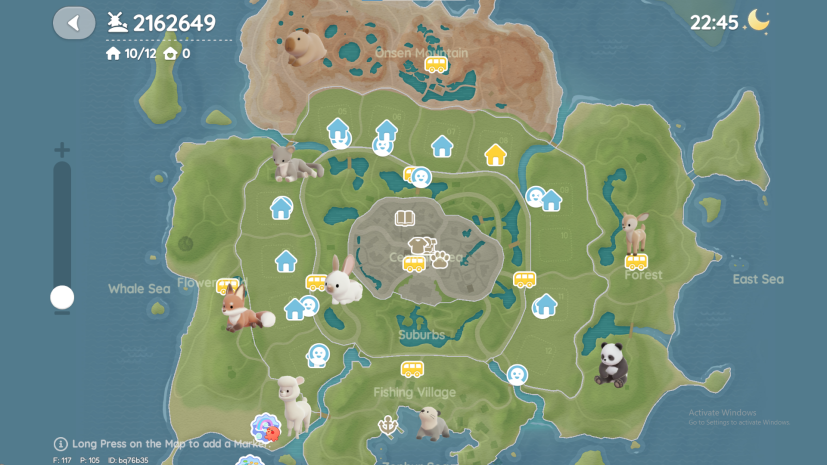Select the yellow house map marker

coord(495,154)
